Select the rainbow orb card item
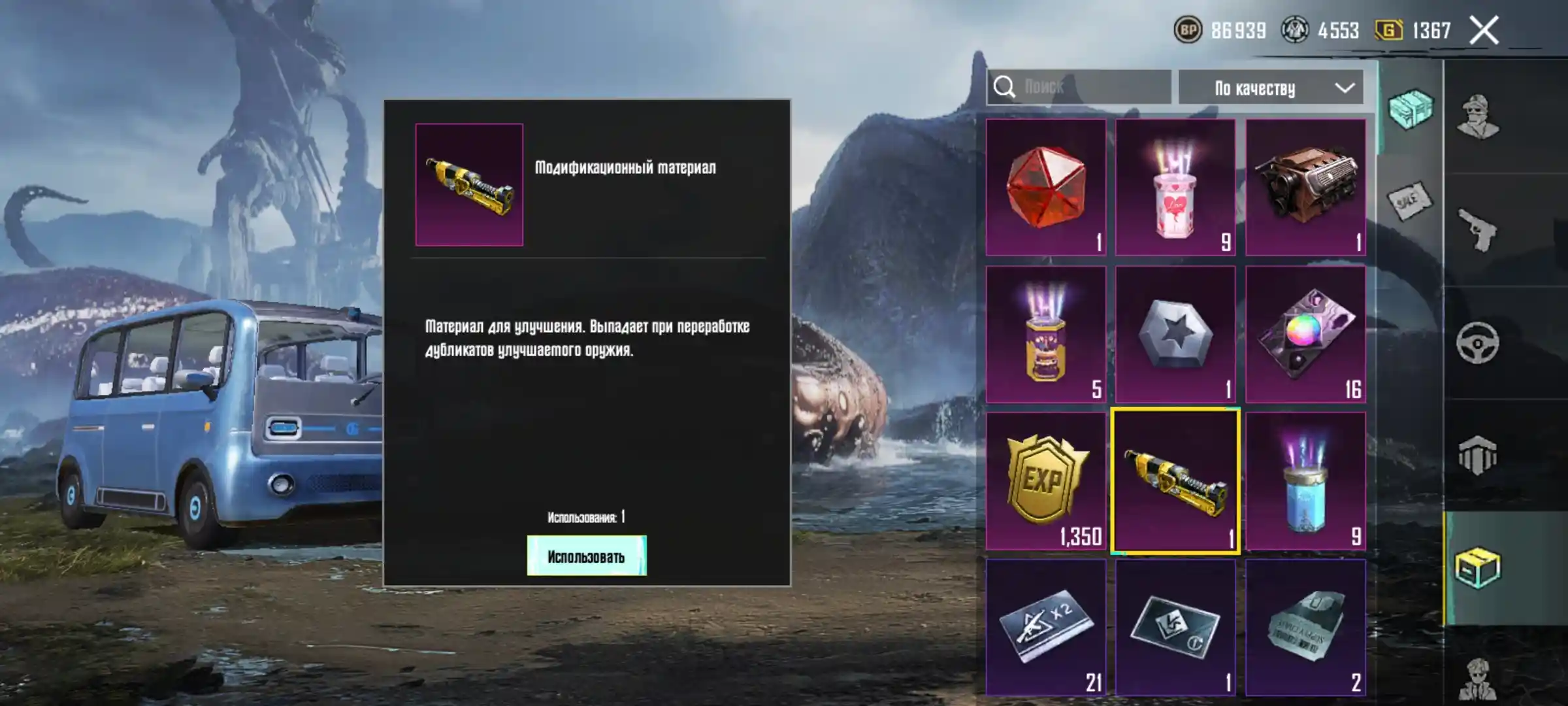 click(x=1305, y=334)
